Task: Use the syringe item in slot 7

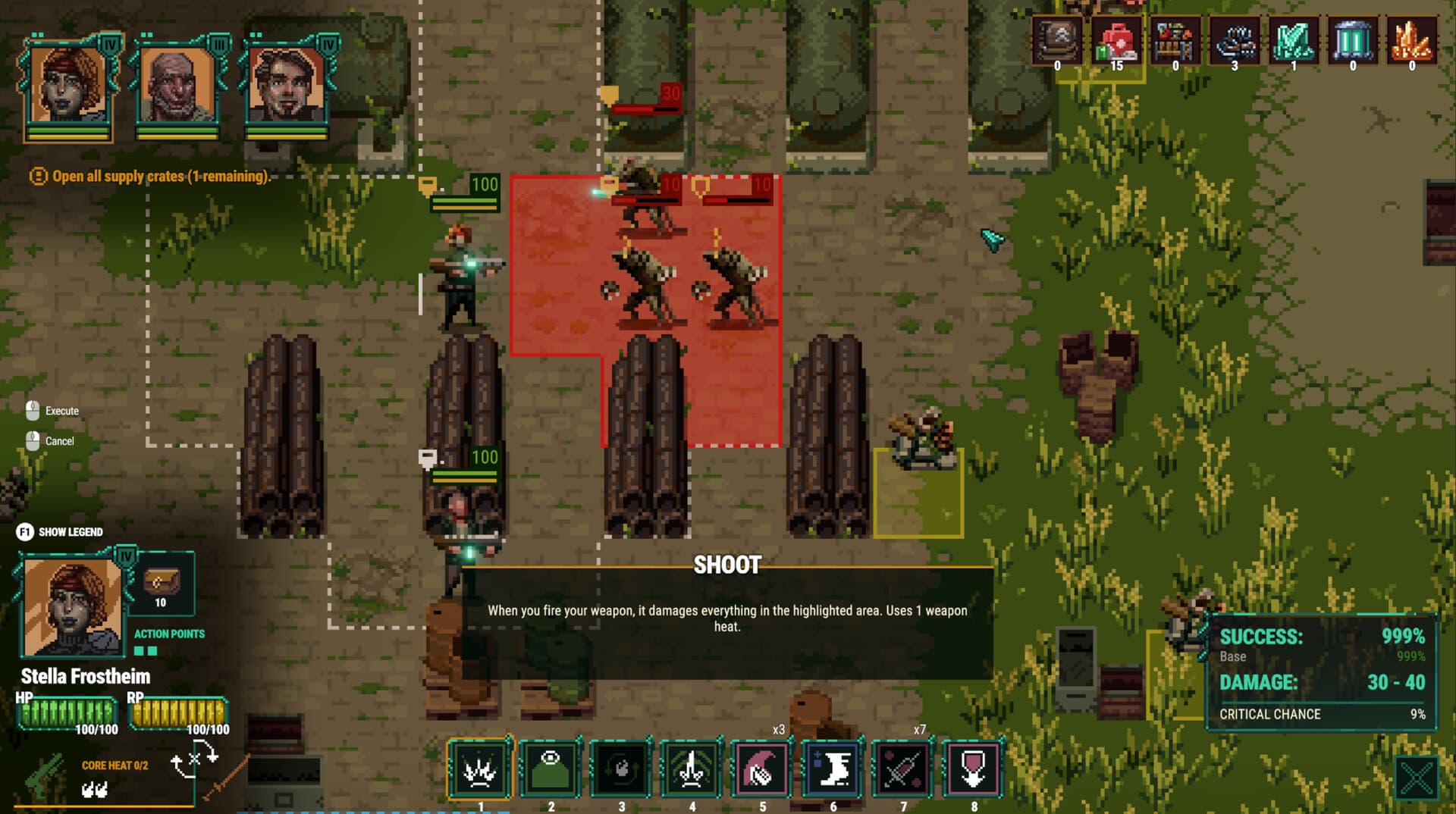Action: 903,769
